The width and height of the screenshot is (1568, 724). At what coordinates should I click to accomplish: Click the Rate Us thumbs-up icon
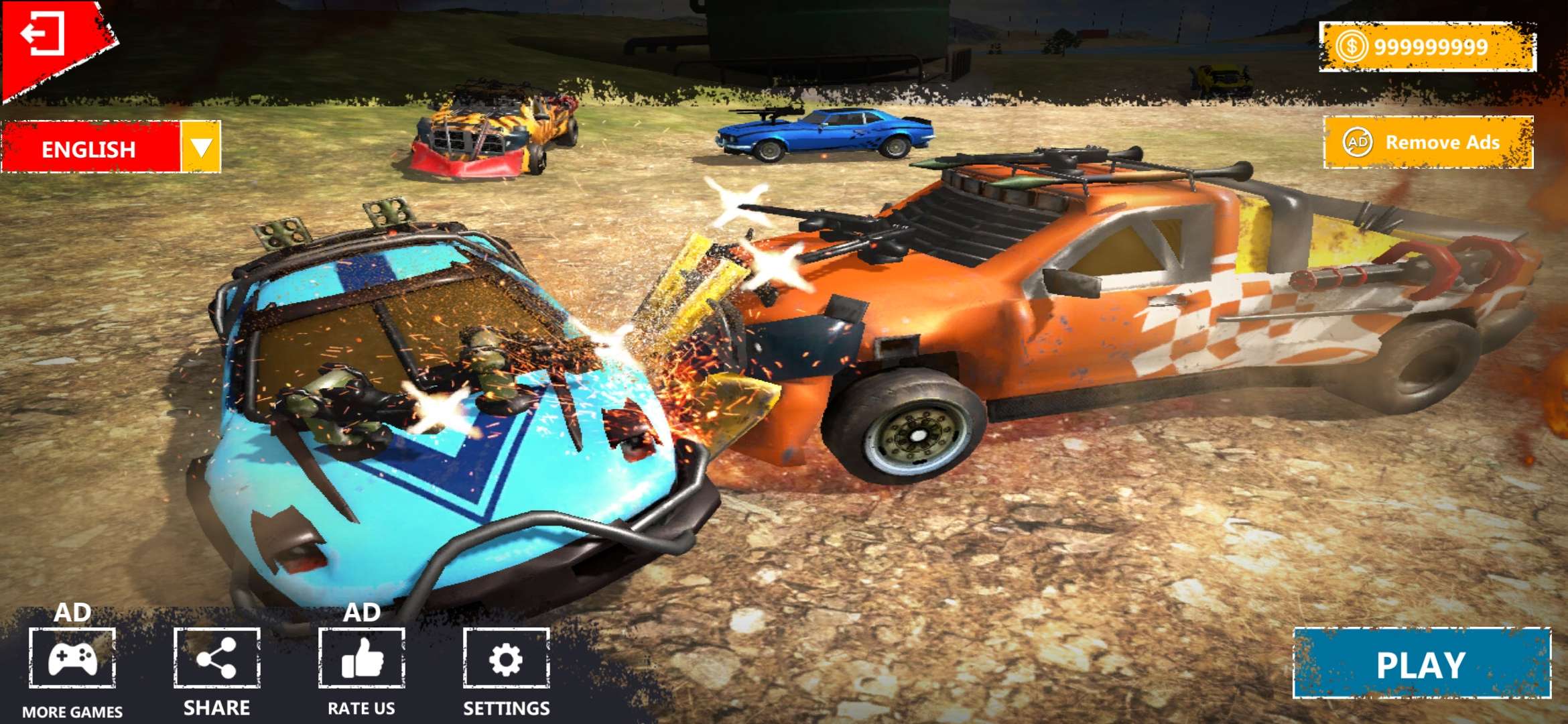362,659
